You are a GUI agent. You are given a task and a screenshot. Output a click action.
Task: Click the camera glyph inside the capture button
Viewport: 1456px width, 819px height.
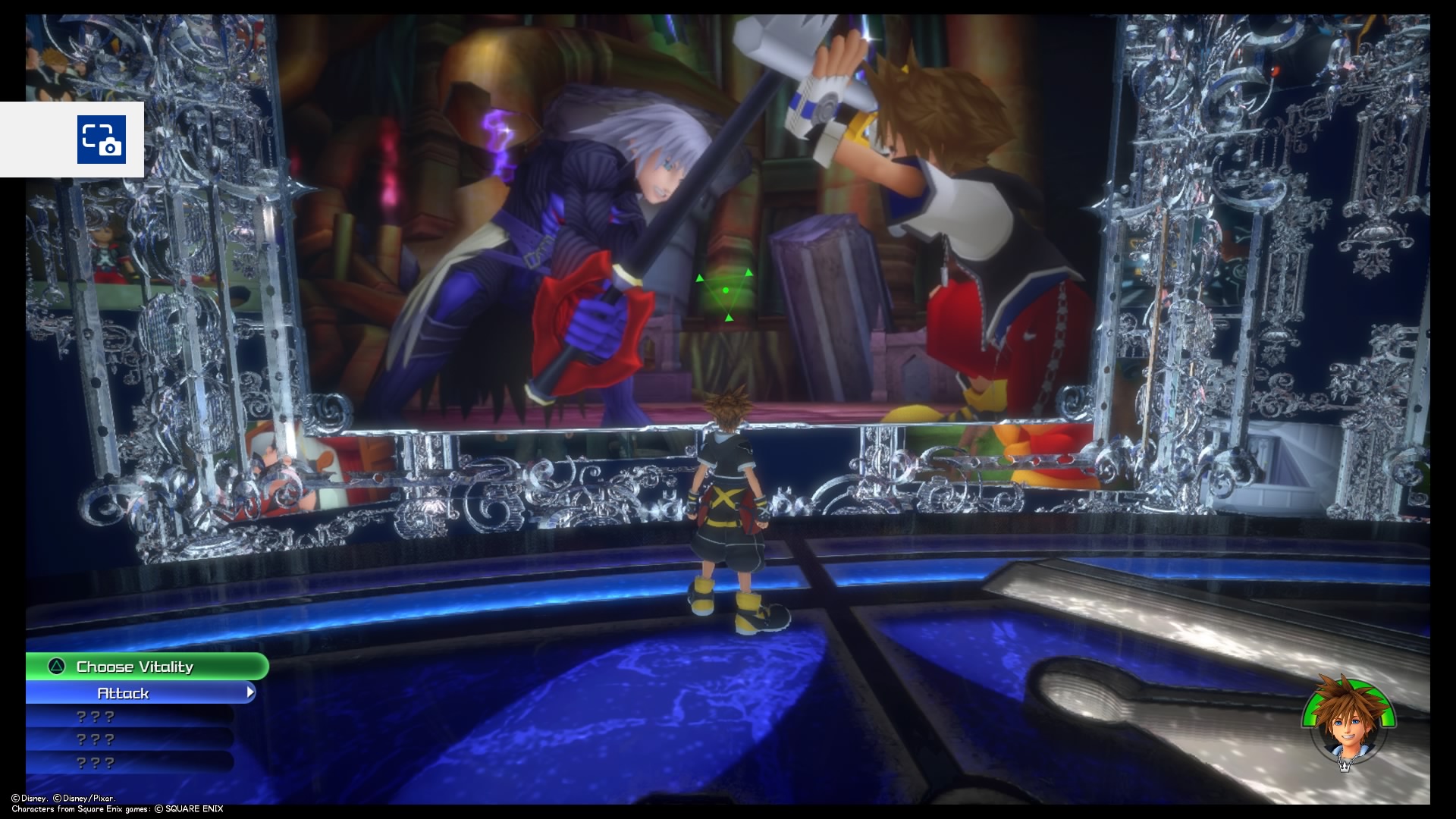click(x=111, y=146)
